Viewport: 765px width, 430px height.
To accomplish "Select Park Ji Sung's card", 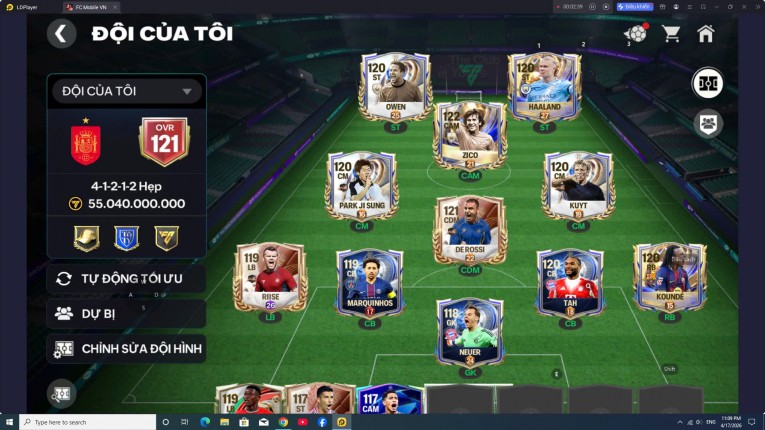I will point(361,187).
